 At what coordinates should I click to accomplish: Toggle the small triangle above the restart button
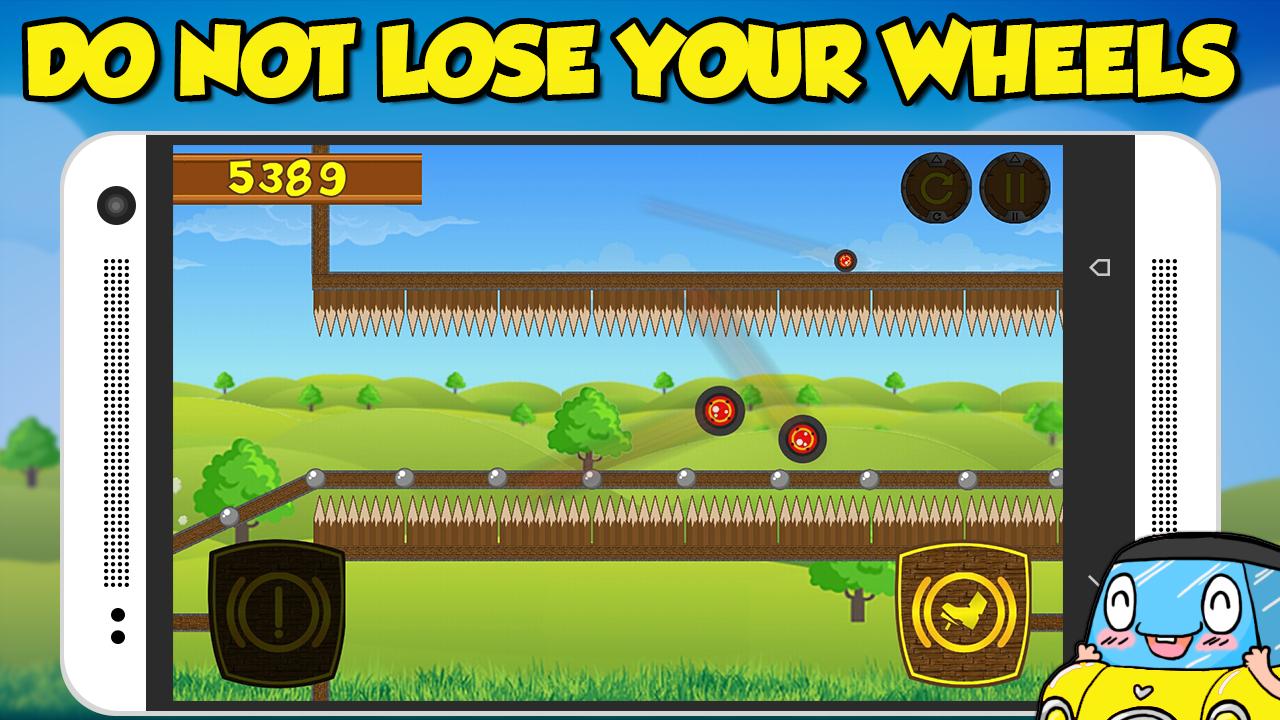pyautogui.click(x=936, y=159)
